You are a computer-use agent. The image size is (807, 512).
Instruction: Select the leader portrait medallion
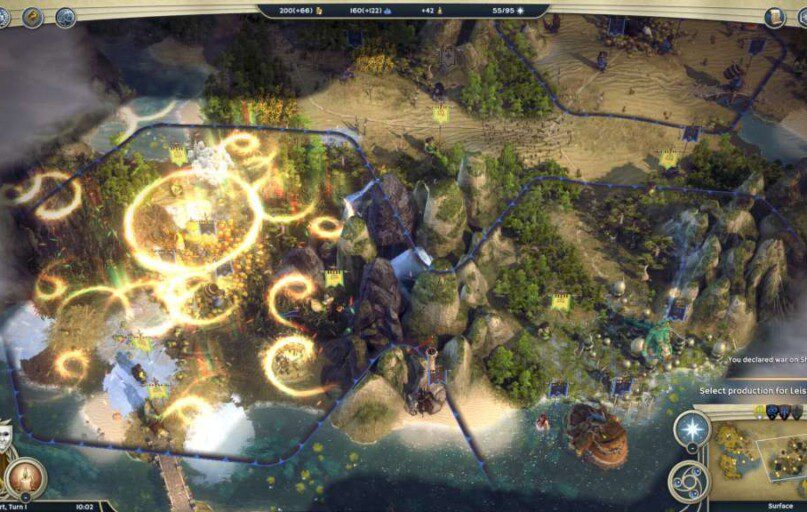coord(25,478)
